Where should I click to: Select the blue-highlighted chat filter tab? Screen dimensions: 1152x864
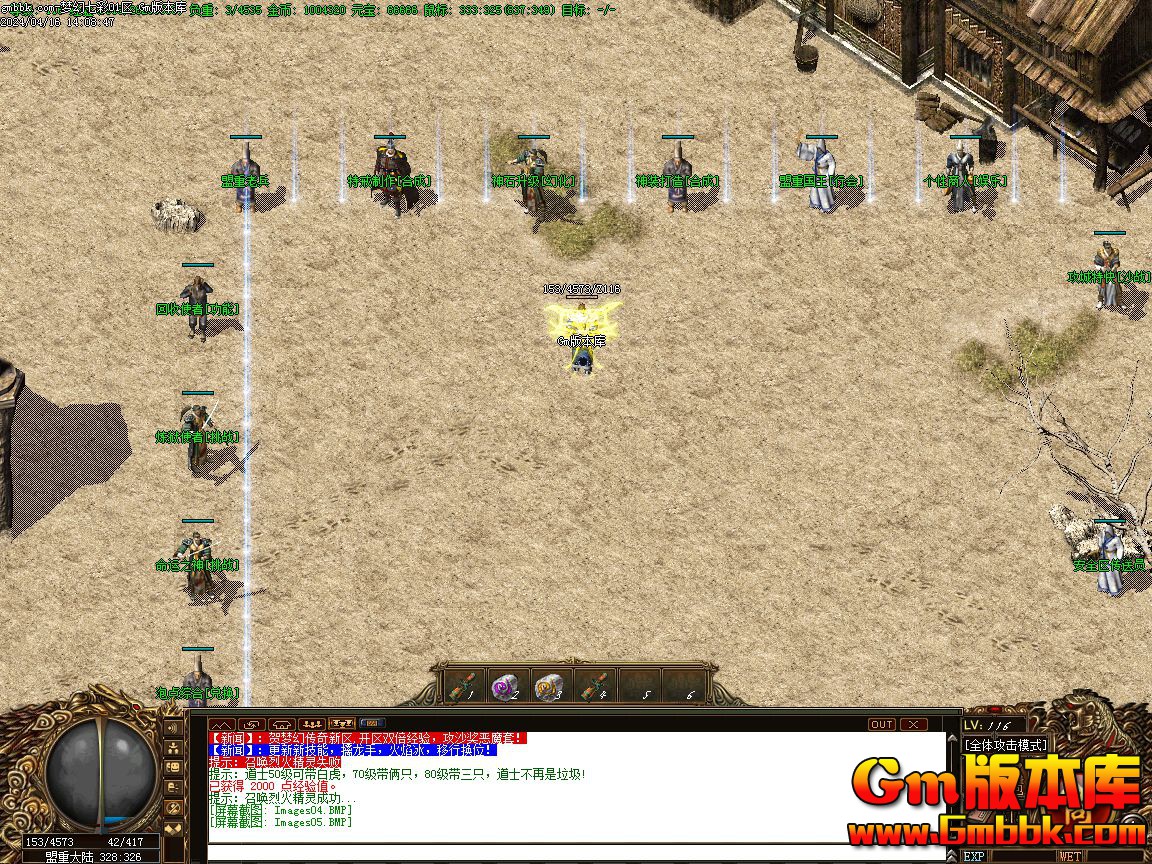point(372,724)
